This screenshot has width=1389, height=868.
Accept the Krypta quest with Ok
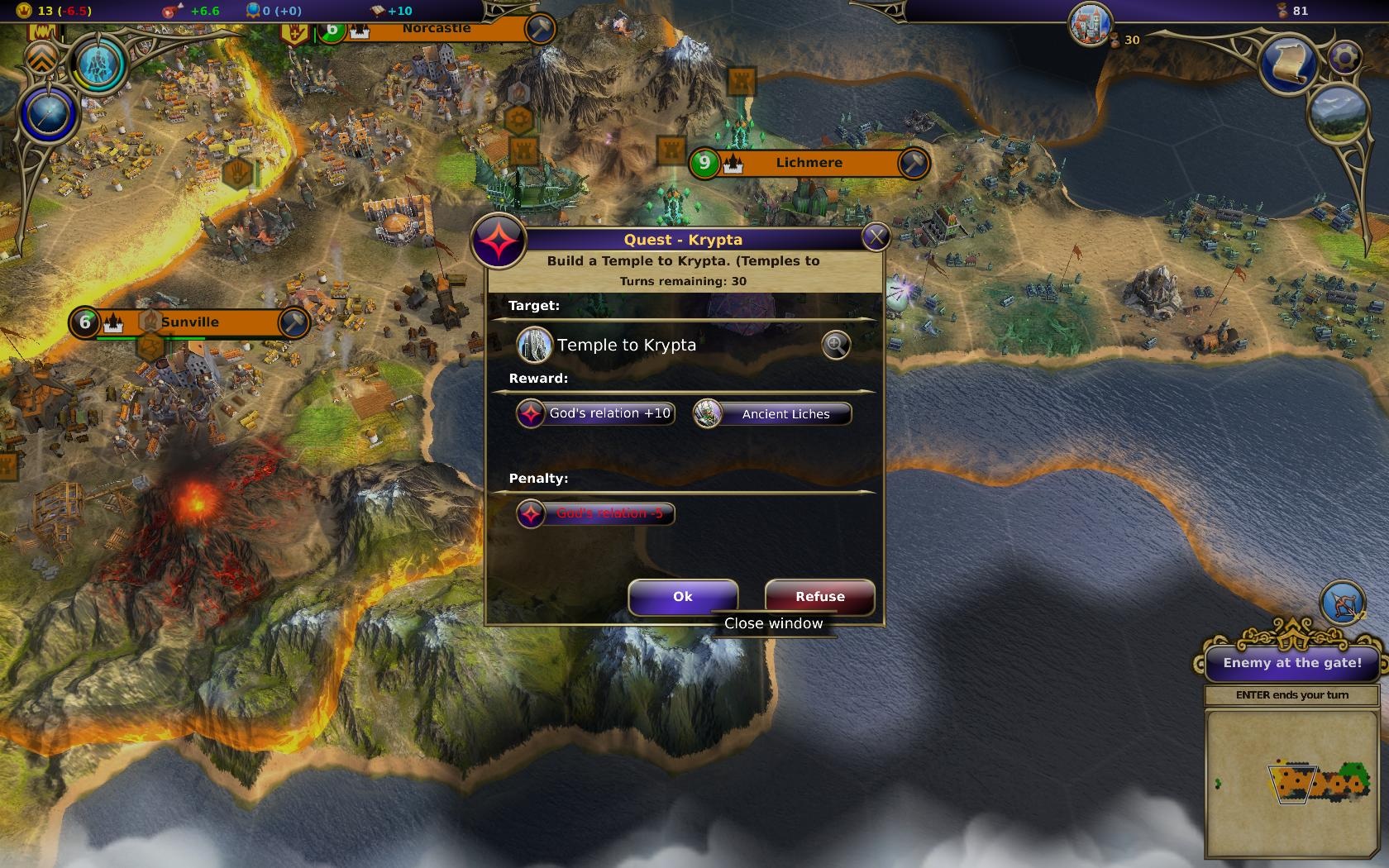coord(682,597)
